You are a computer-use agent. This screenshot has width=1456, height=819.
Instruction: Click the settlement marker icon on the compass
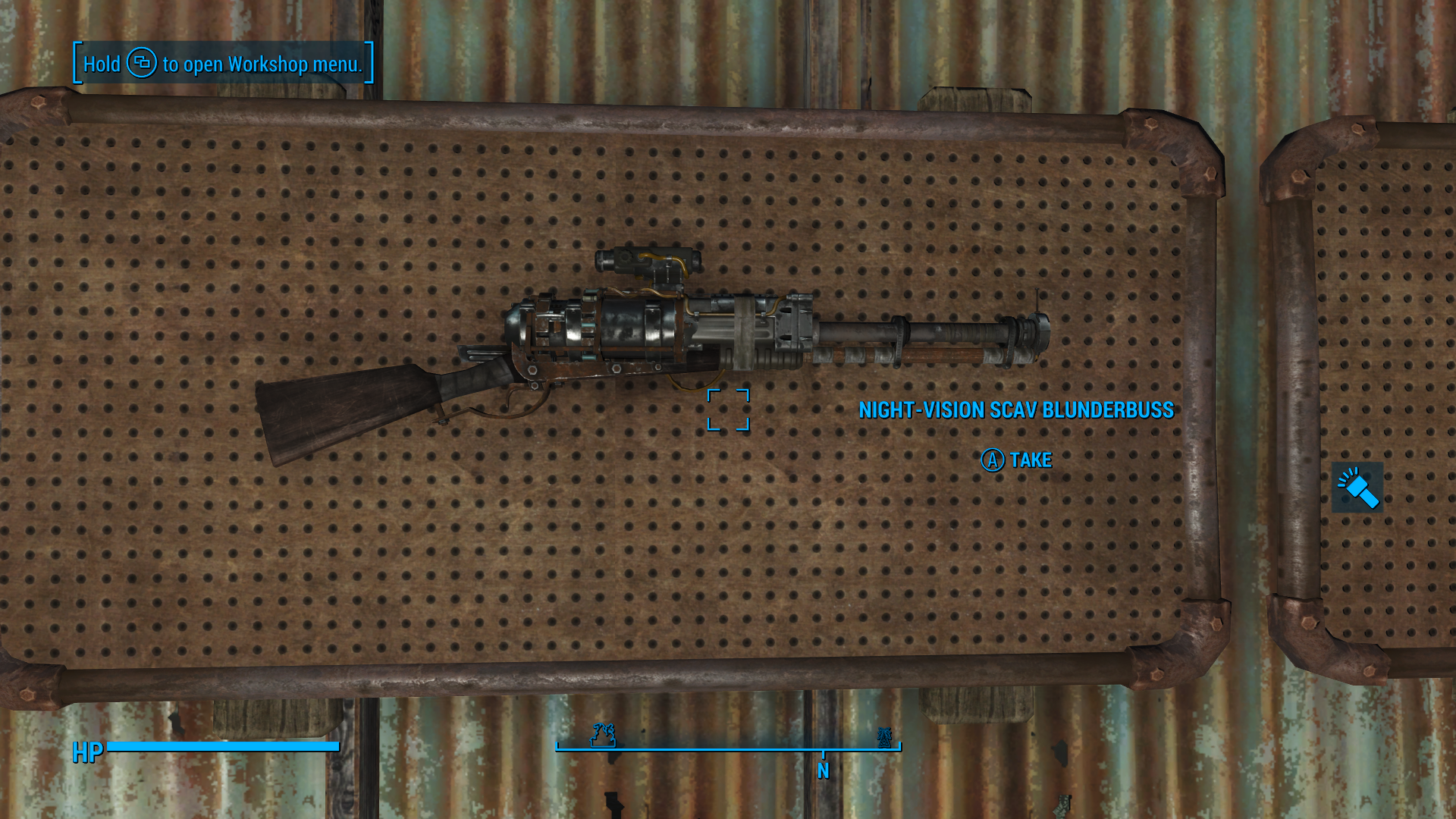[603, 735]
